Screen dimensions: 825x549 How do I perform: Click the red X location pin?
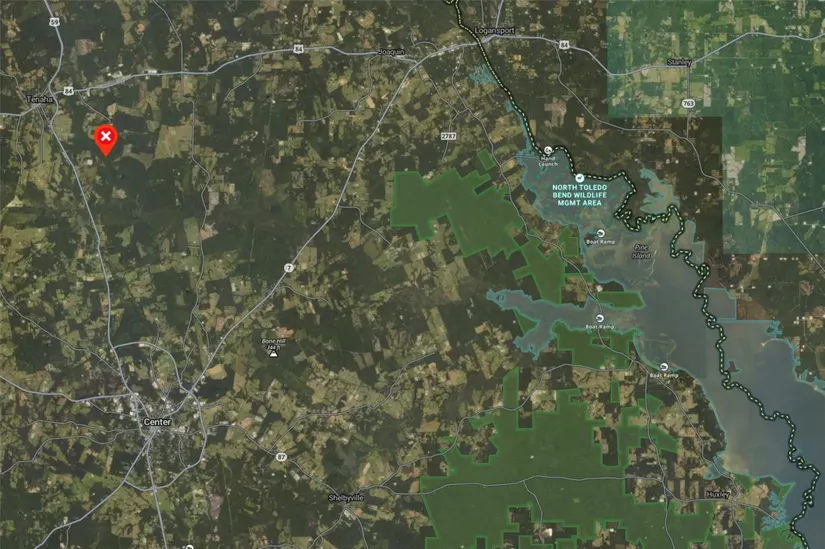pyautogui.click(x=105, y=137)
